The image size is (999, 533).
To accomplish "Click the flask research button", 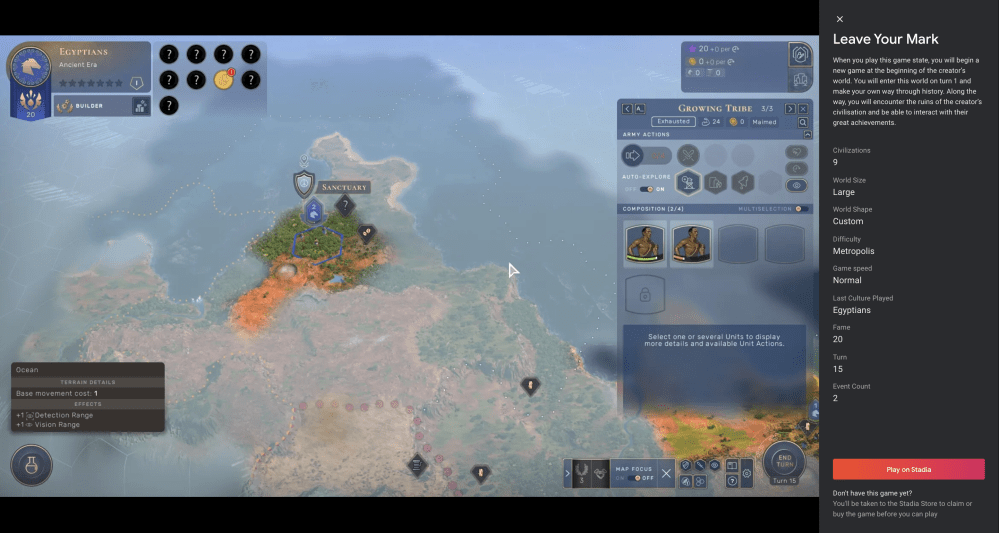I will pos(32,466).
